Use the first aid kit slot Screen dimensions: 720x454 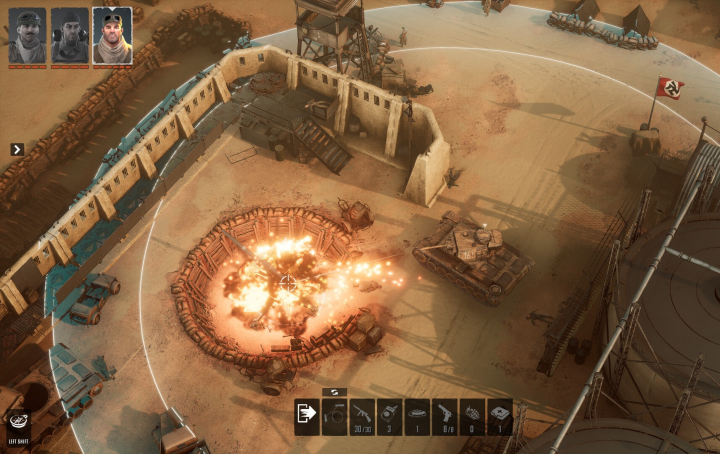coord(499,416)
